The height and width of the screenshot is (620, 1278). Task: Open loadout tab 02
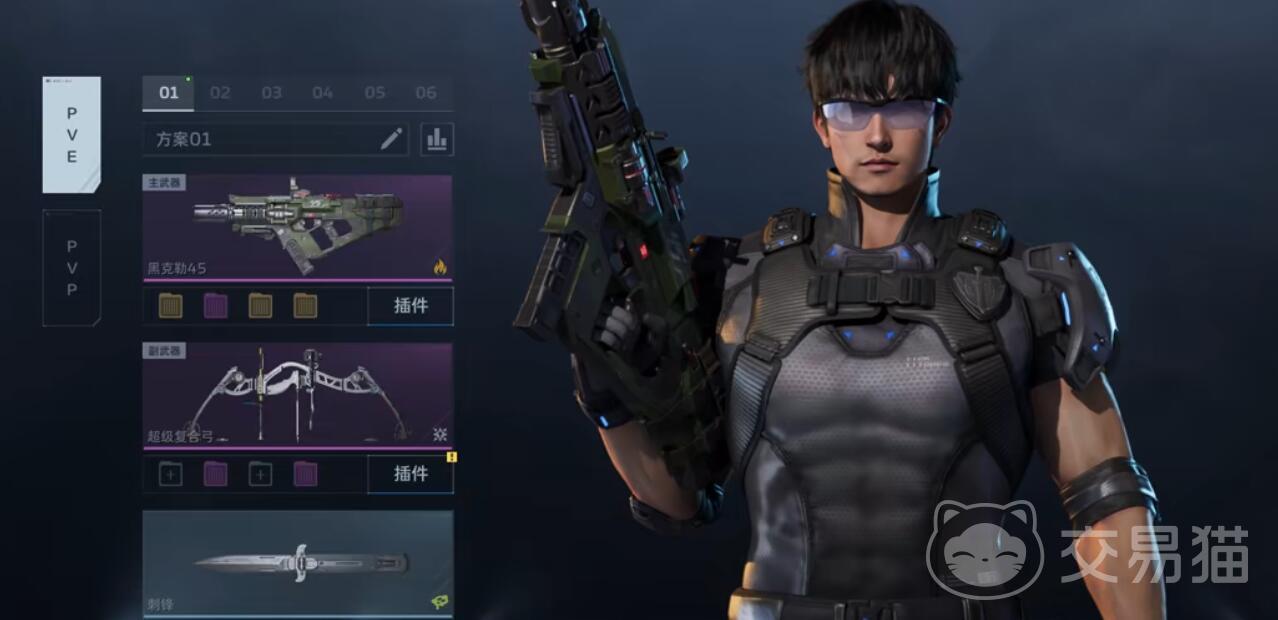coord(220,93)
